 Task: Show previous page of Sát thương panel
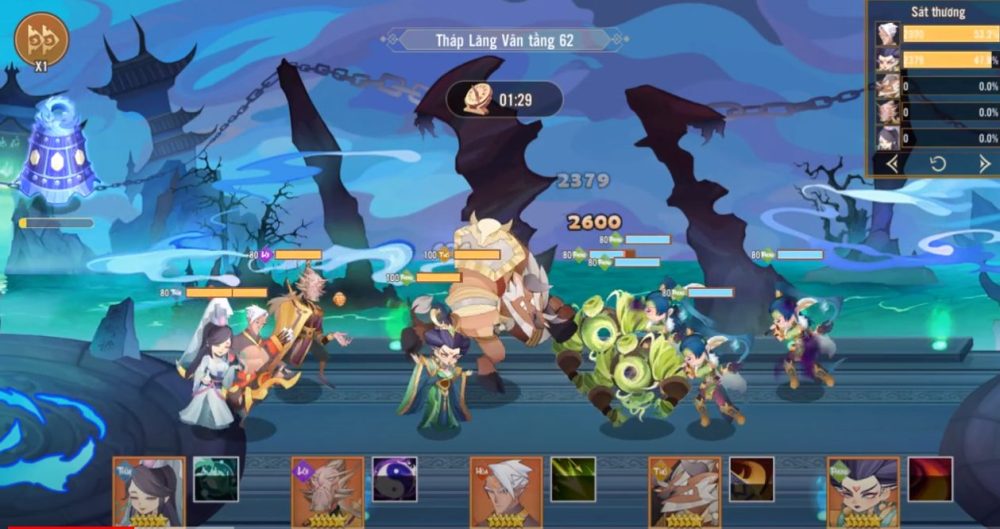tap(892, 163)
